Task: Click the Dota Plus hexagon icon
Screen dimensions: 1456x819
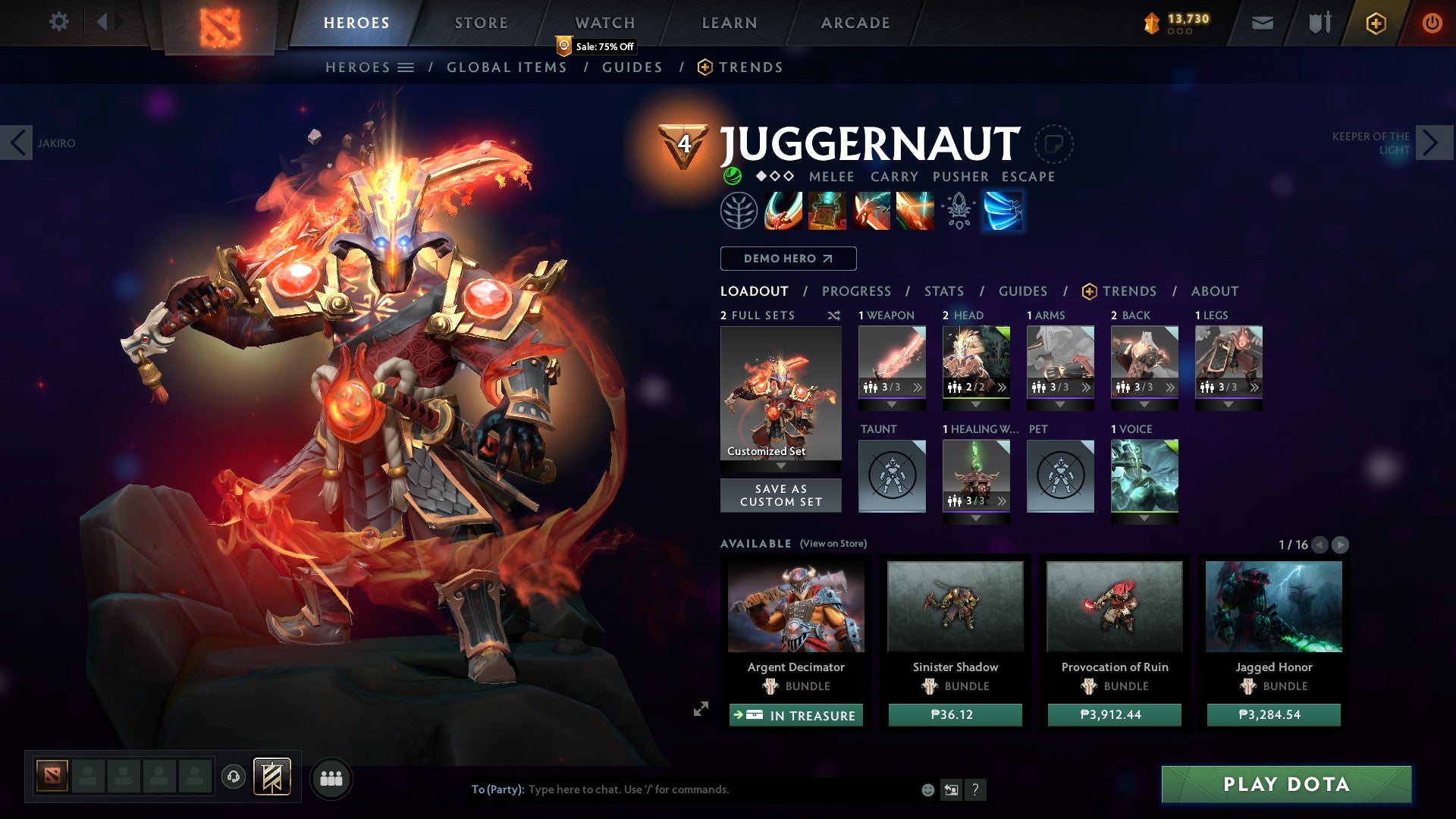Action: click(x=1375, y=23)
